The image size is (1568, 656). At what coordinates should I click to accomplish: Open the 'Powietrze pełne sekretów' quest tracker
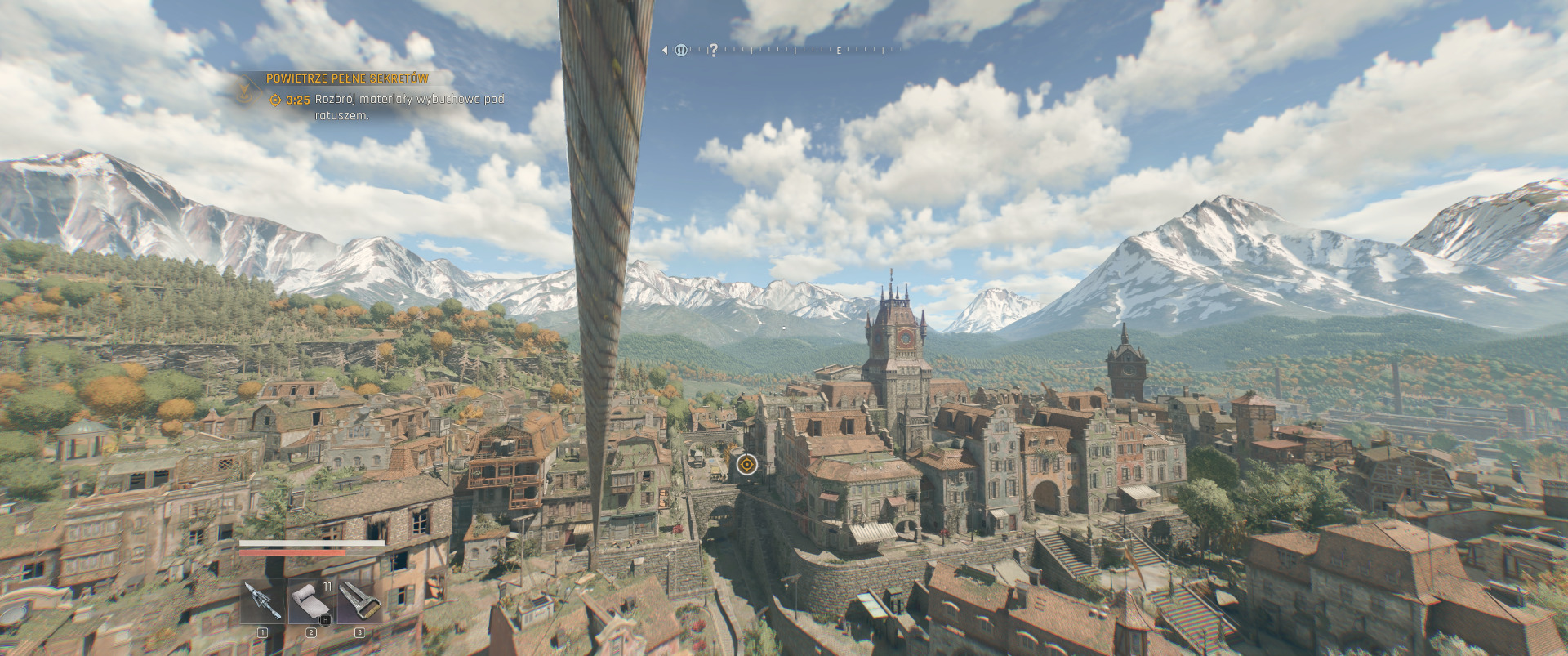click(347, 78)
